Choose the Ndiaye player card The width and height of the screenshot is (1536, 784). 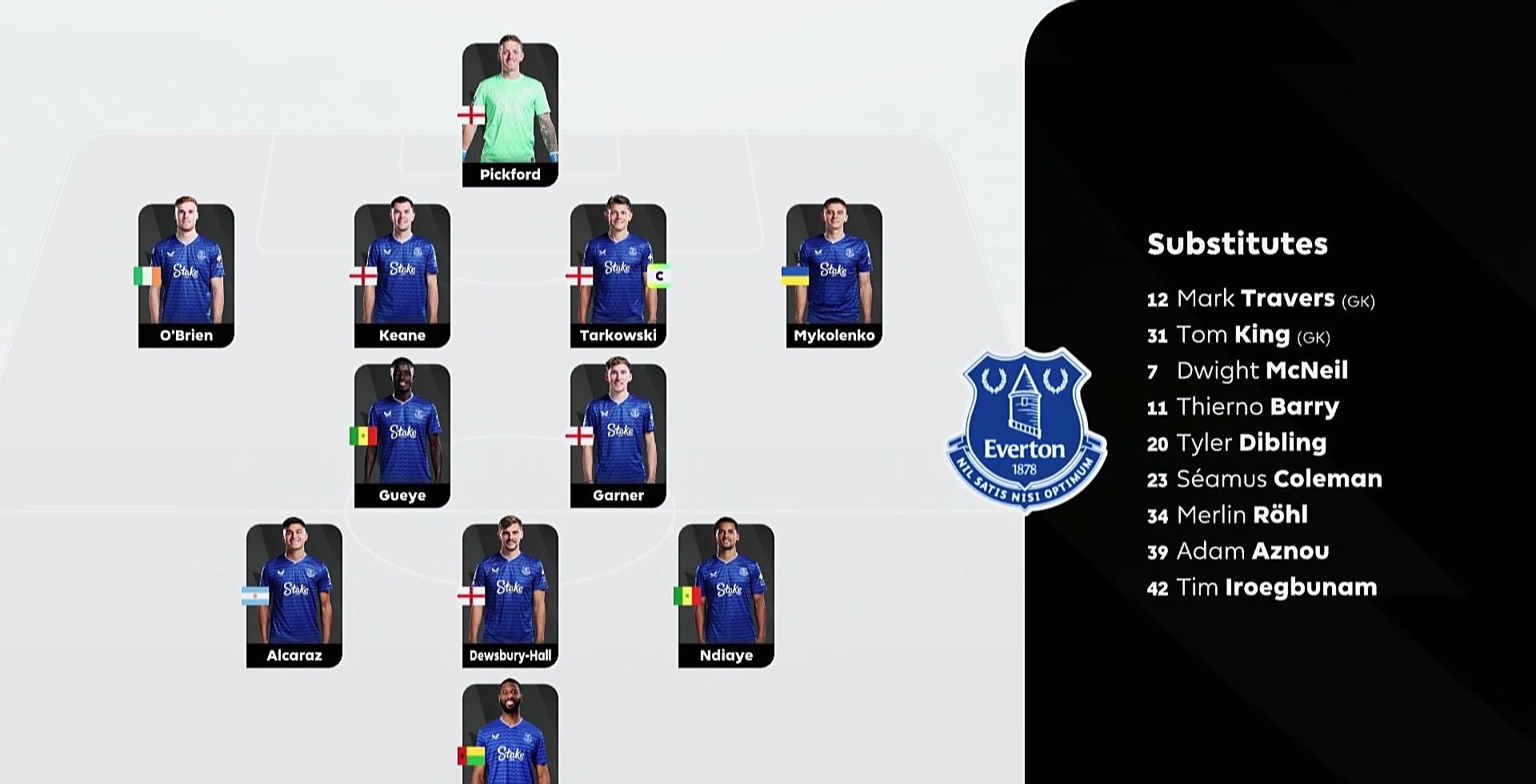click(x=726, y=595)
